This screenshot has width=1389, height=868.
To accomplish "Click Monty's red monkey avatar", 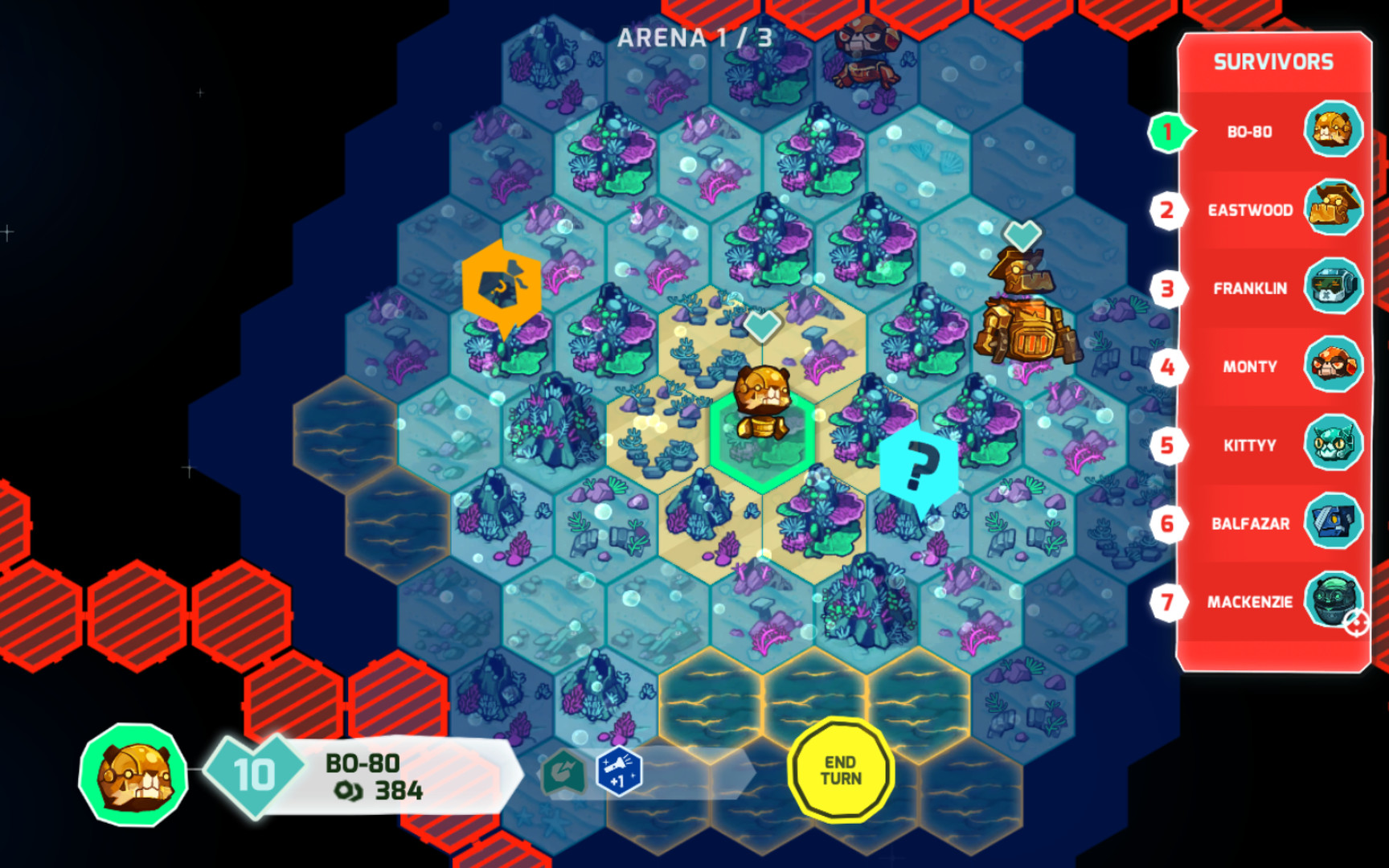I will coord(1334,366).
